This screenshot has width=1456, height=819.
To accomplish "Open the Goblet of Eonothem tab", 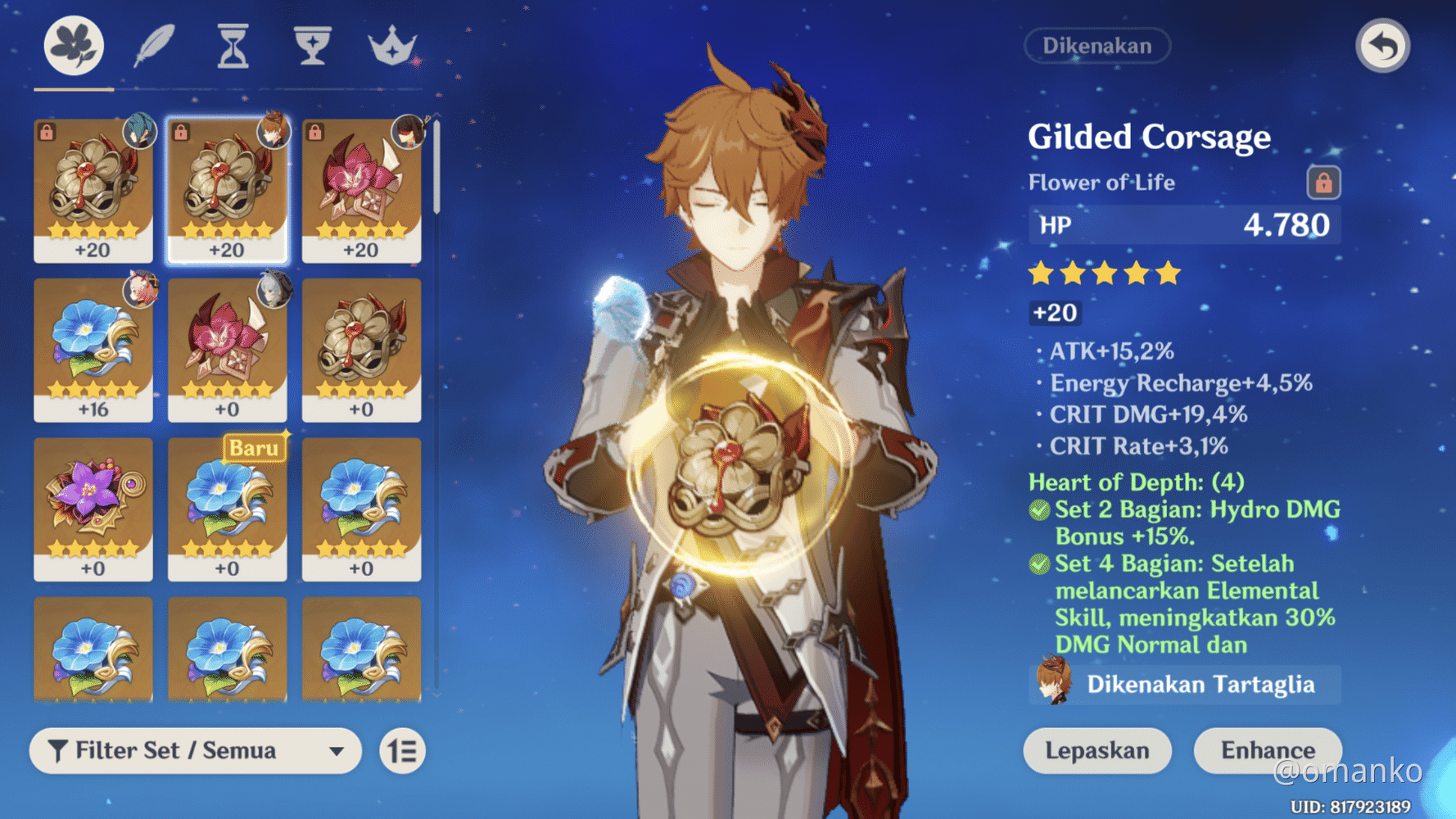I will tap(311, 47).
